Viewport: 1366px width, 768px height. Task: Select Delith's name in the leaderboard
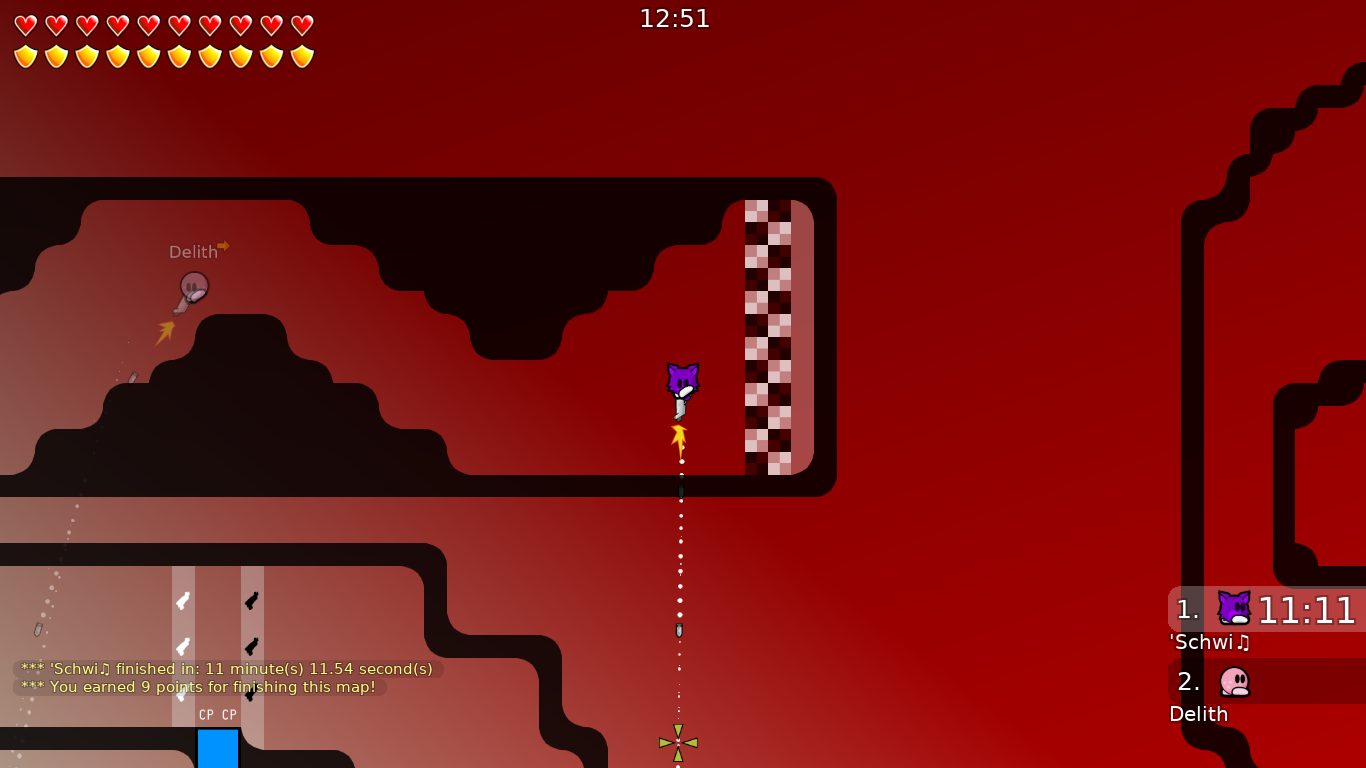coord(1199,714)
